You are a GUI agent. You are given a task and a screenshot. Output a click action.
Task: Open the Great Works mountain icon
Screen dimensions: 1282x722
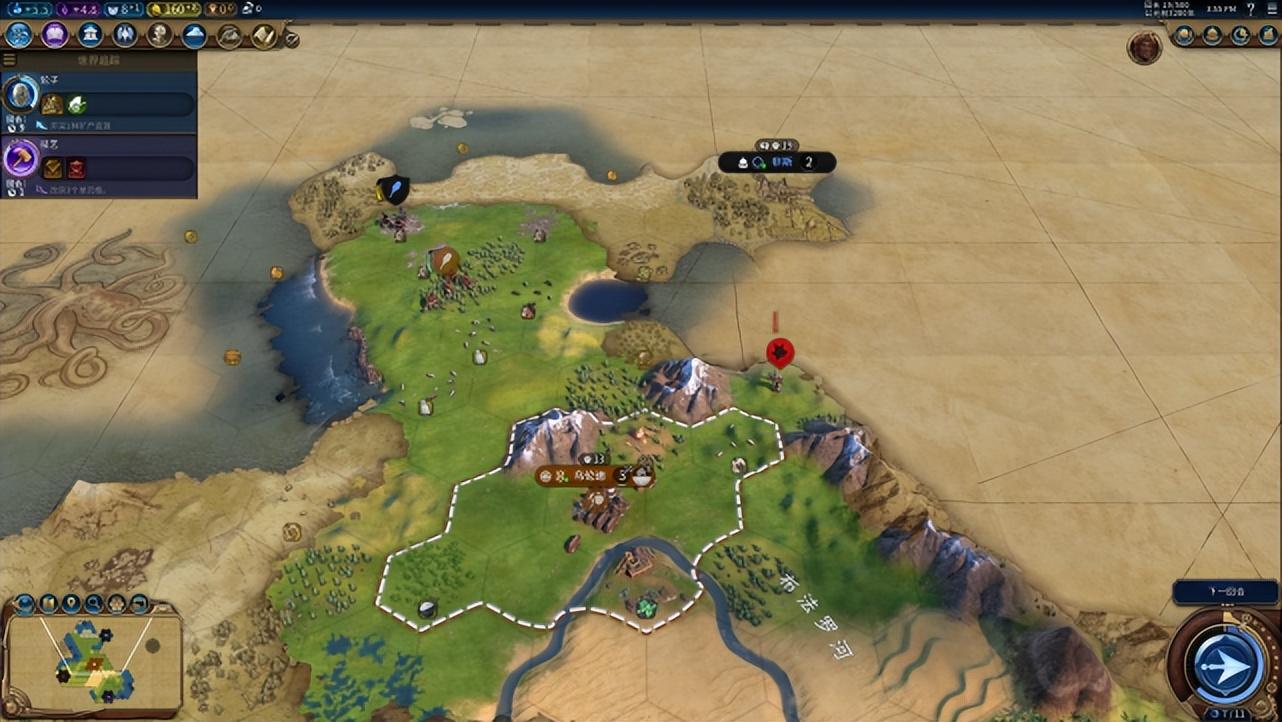point(195,35)
